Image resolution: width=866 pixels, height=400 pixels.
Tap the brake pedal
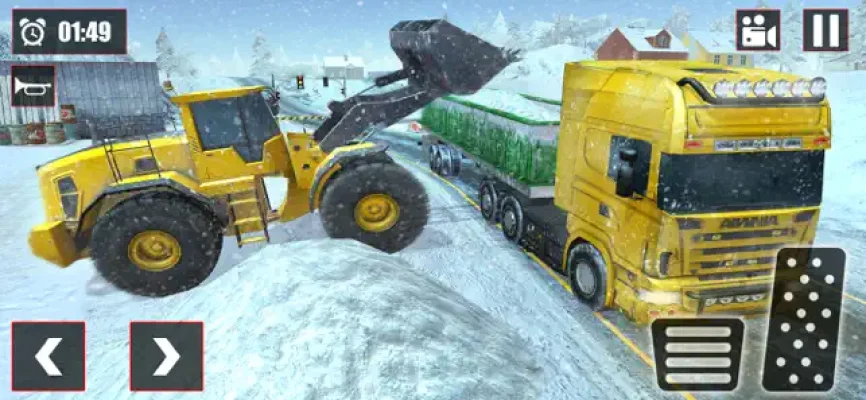(x=697, y=354)
